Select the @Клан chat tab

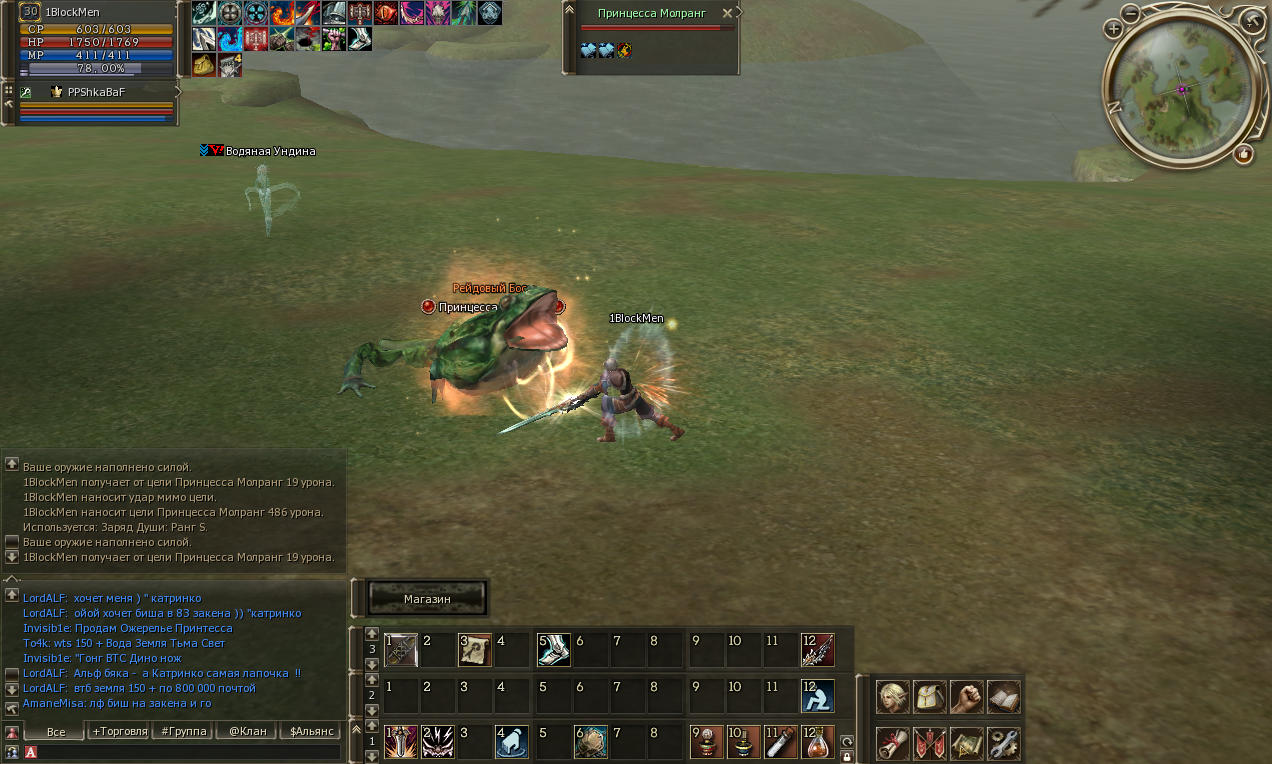(x=247, y=731)
